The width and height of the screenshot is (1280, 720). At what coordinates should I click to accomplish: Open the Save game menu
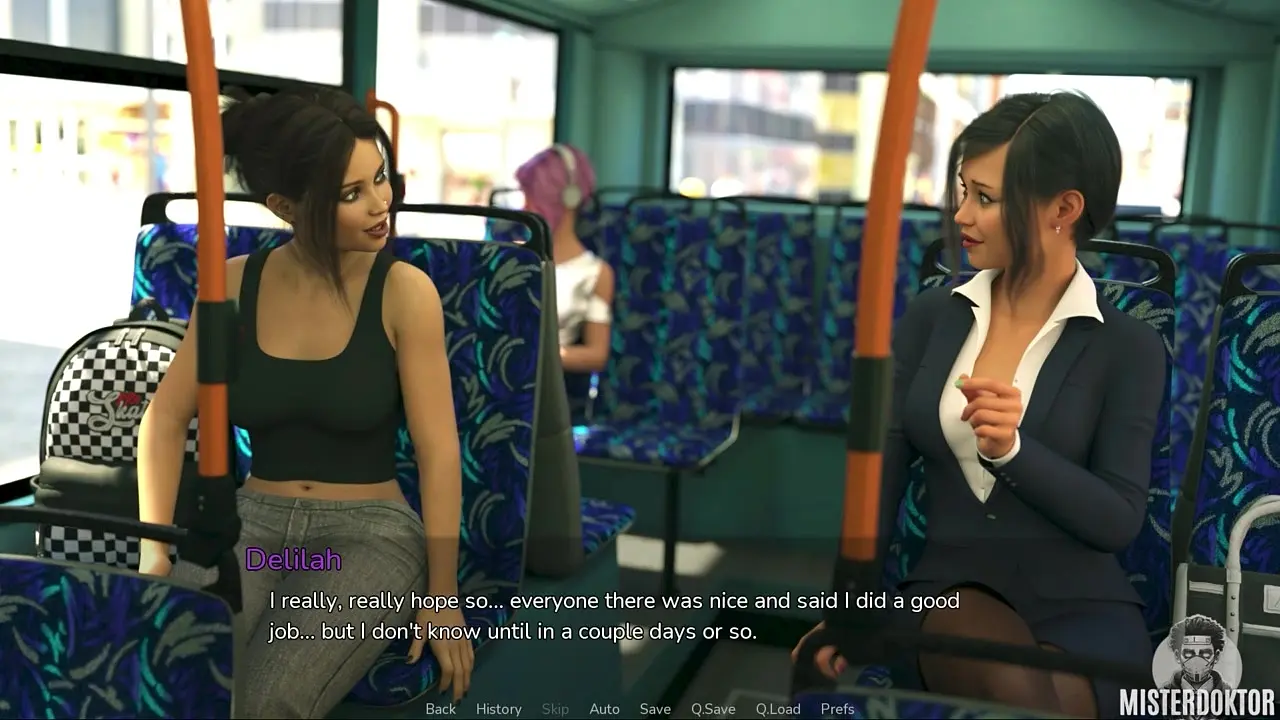655,709
